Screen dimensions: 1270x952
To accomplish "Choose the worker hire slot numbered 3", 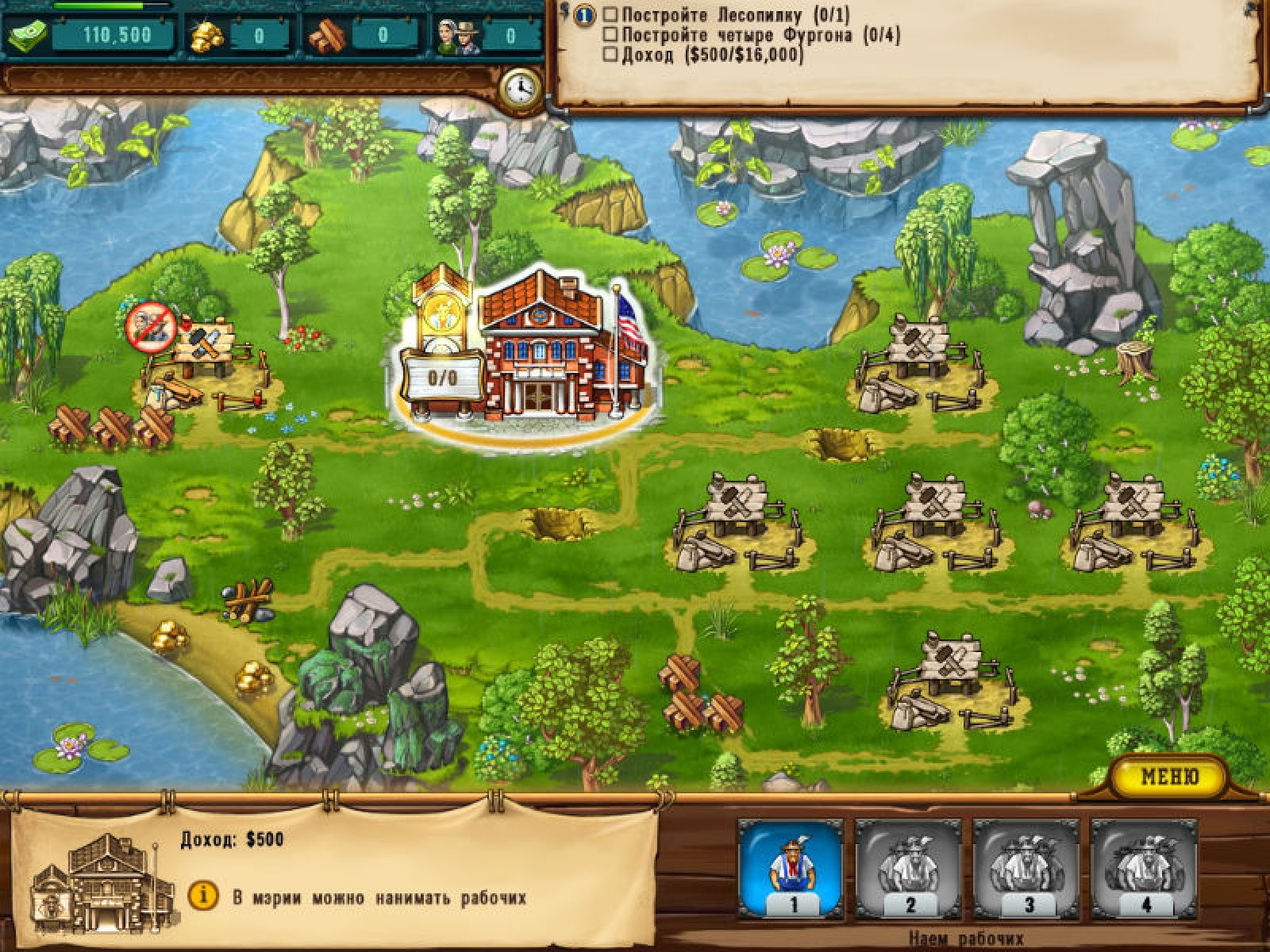I will [1026, 866].
